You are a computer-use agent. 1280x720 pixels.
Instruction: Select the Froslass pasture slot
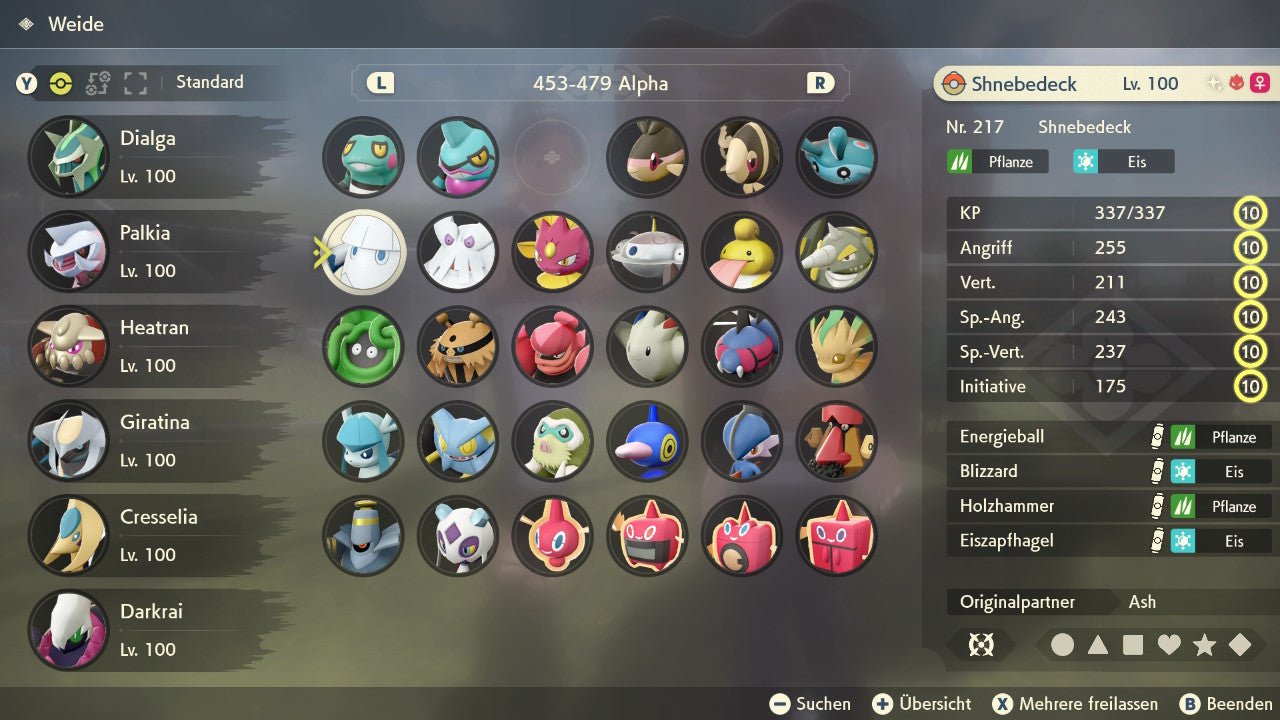coord(458,536)
